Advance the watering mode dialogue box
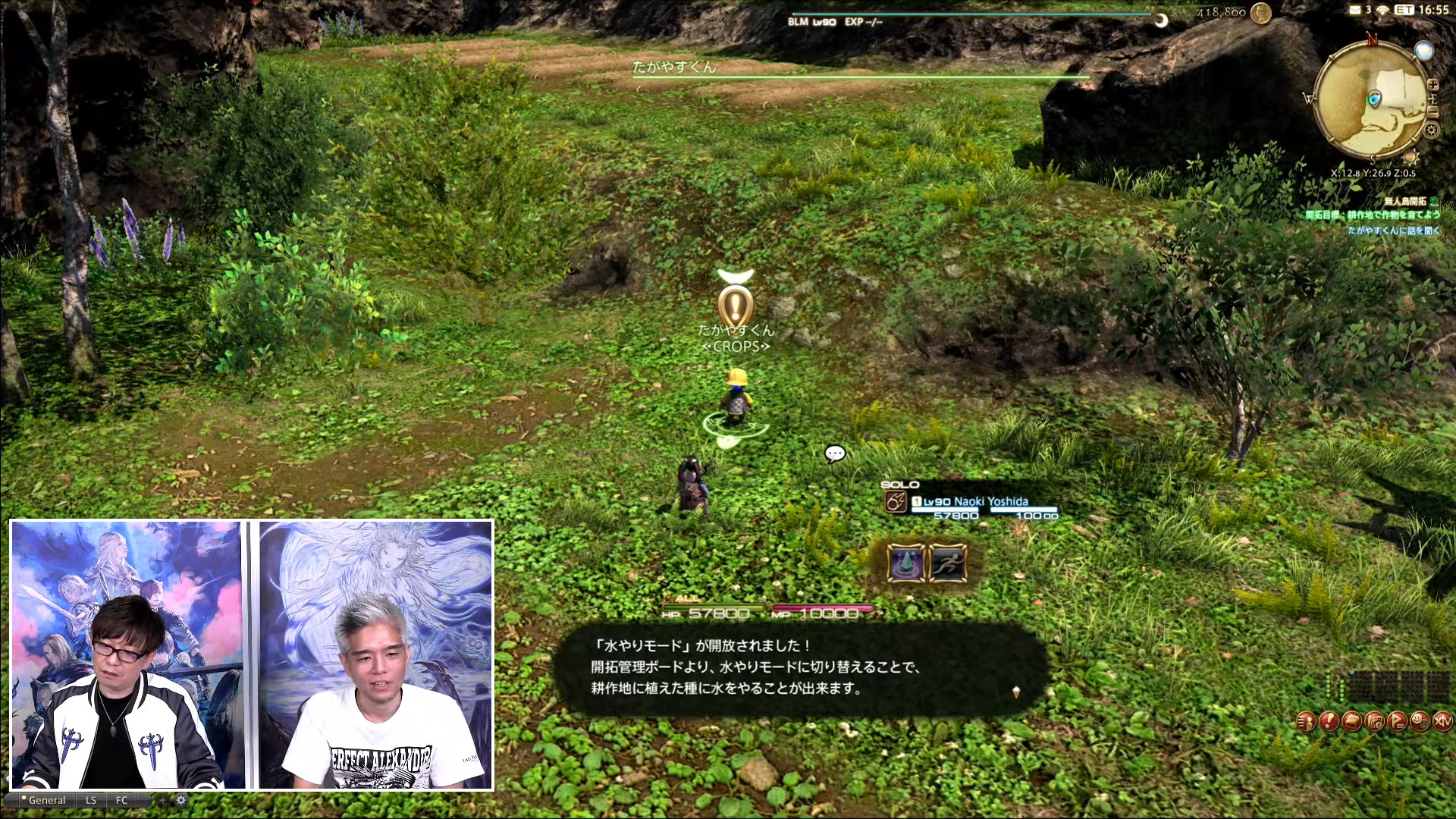 [x=1015, y=692]
